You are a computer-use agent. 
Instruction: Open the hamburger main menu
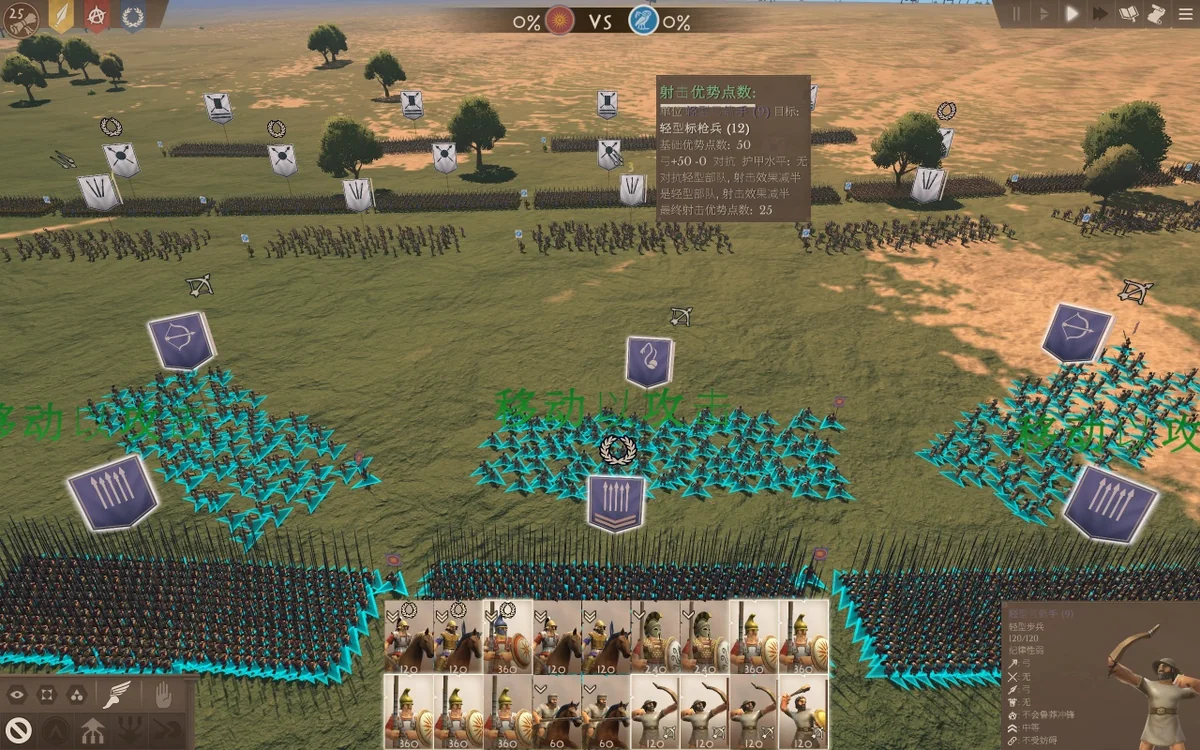click(x=1184, y=14)
